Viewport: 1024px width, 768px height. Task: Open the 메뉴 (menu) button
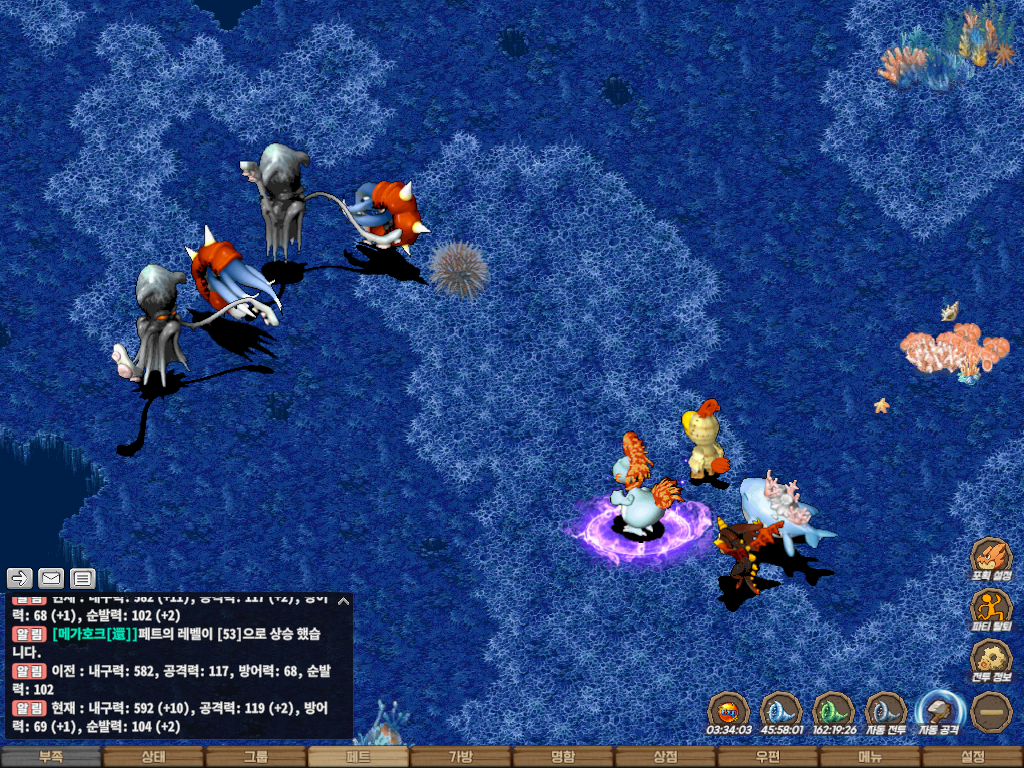tap(870, 757)
